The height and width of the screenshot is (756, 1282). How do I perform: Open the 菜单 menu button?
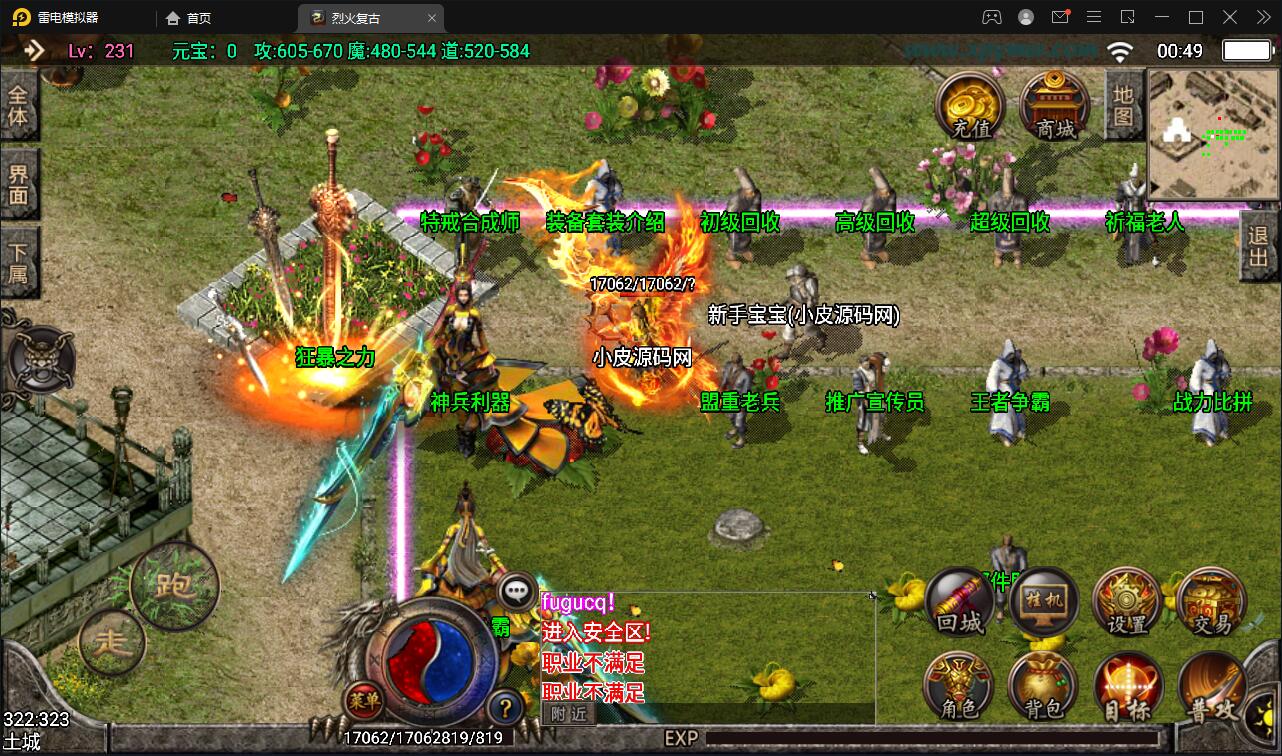click(364, 701)
